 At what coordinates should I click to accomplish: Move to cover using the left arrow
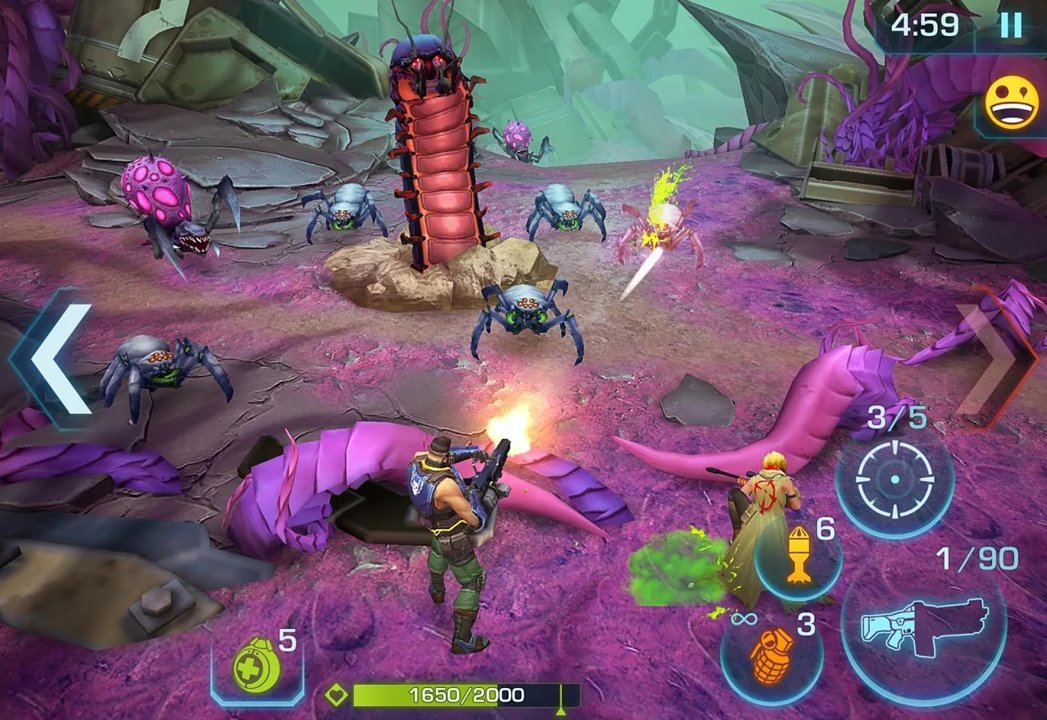tap(55, 358)
